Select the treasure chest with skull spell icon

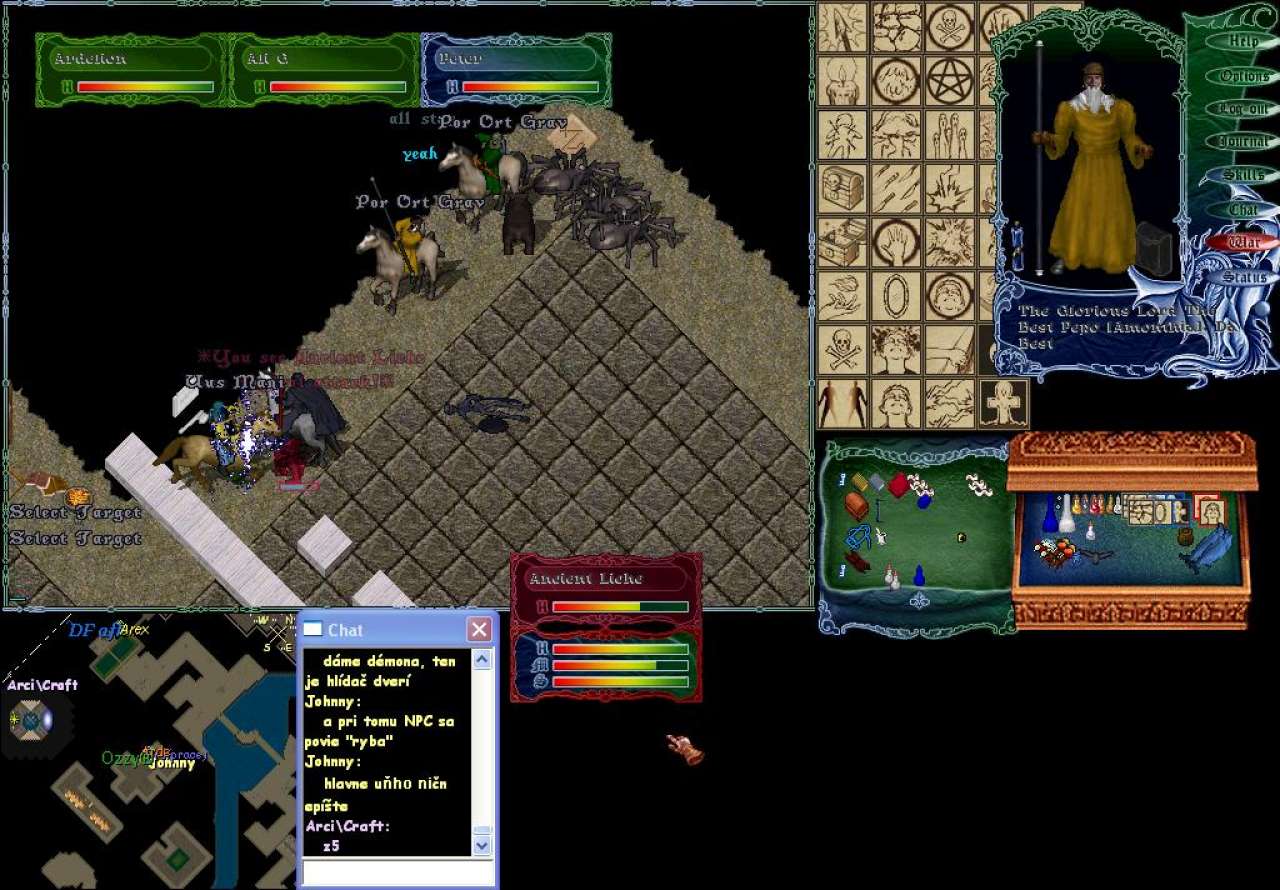point(842,186)
